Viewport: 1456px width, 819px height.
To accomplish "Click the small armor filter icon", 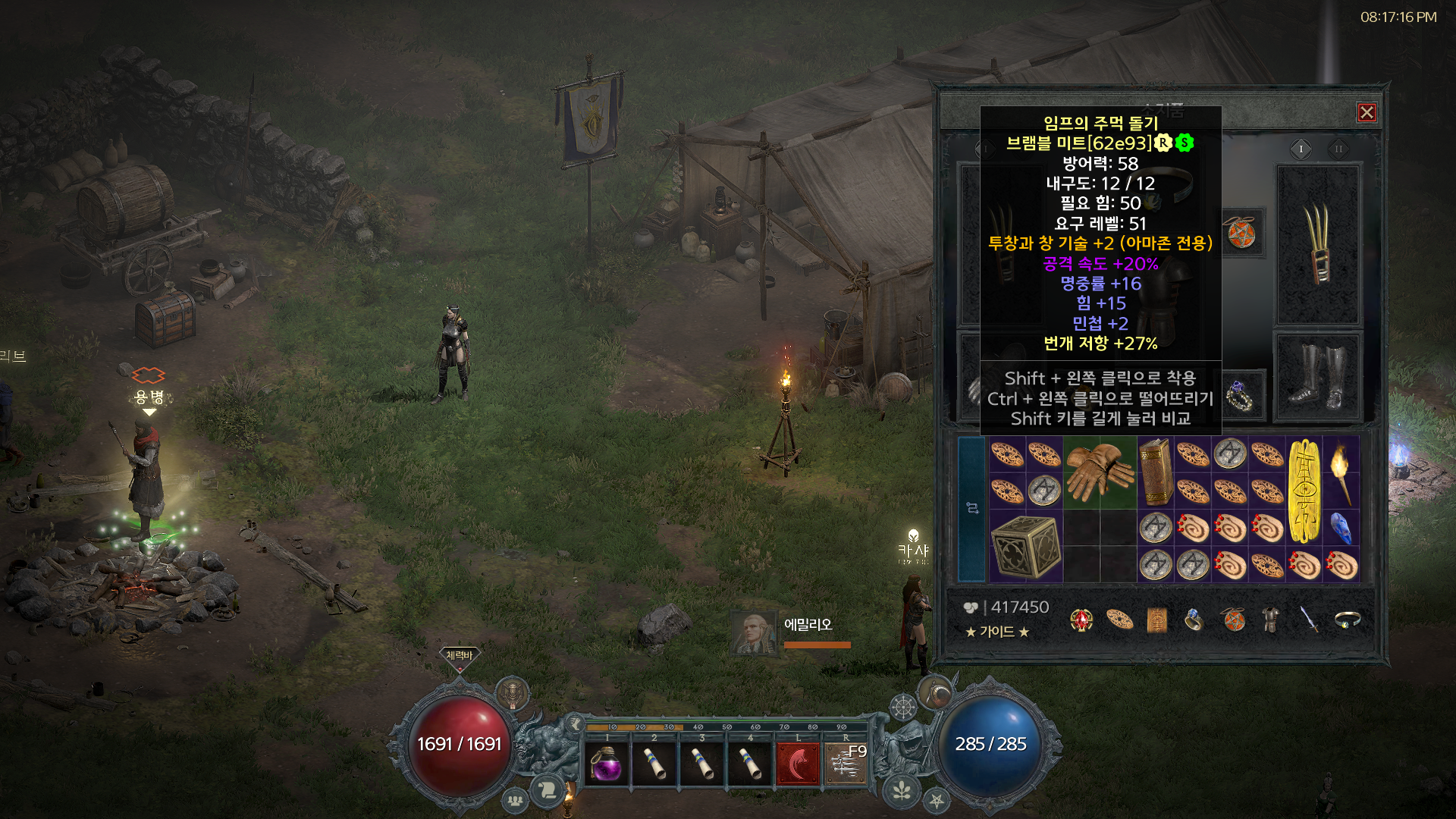I will (x=1271, y=620).
